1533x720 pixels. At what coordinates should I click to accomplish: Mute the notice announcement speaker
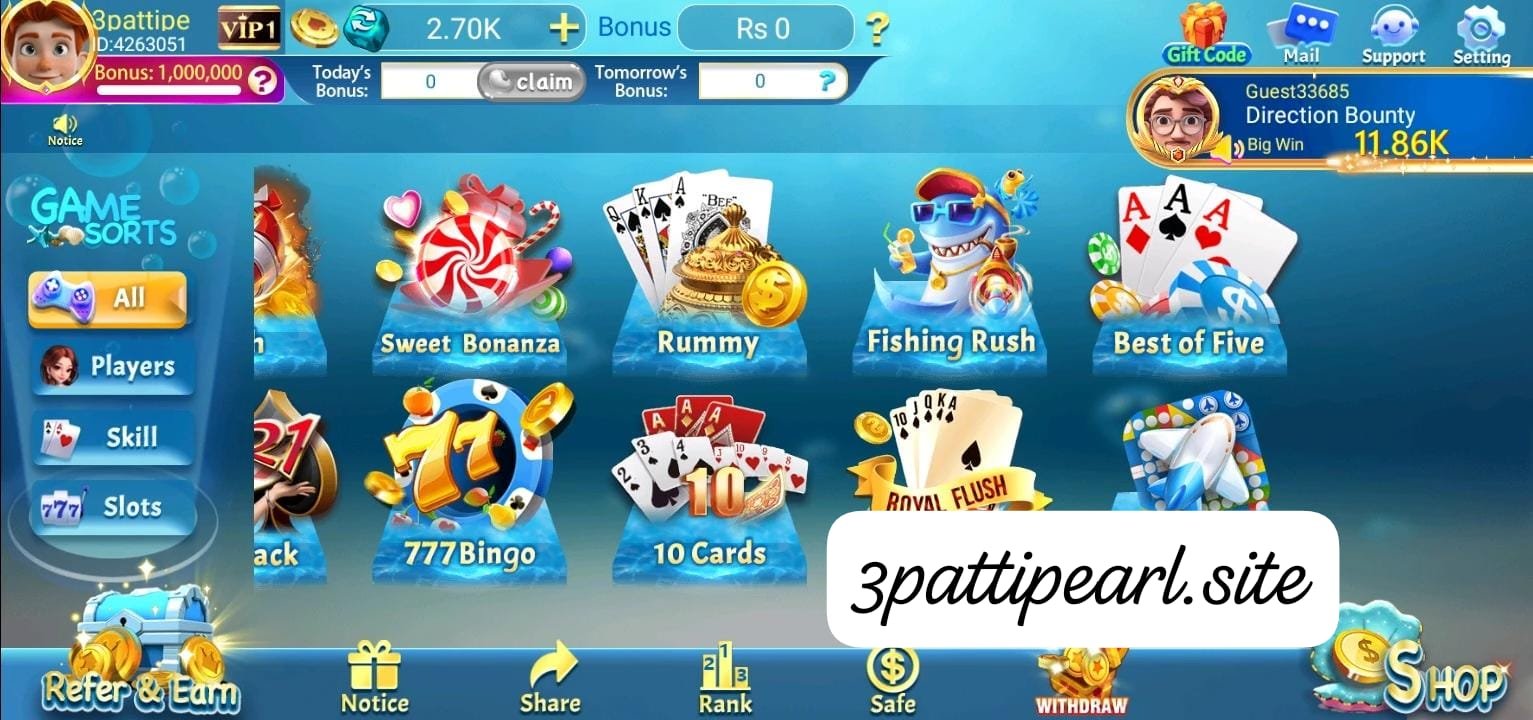coord(64,125)
